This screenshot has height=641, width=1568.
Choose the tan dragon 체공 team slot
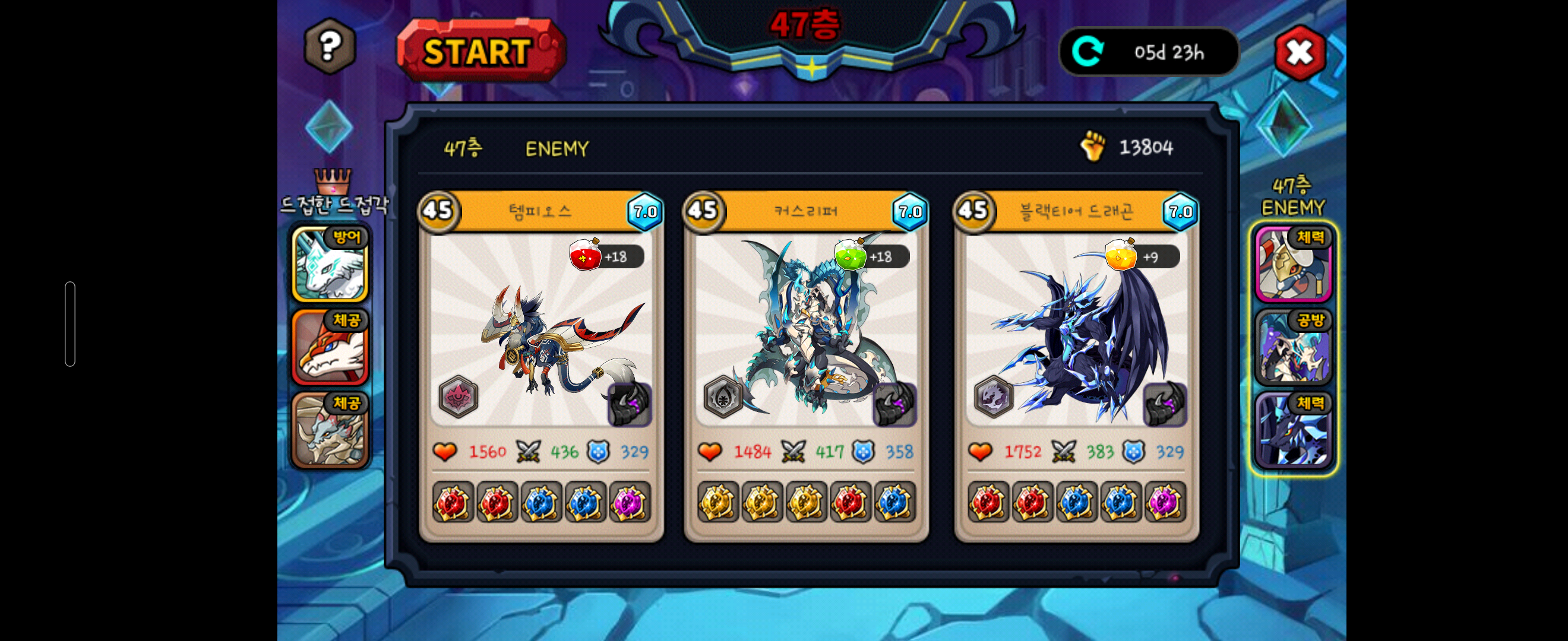coord(330,430)
